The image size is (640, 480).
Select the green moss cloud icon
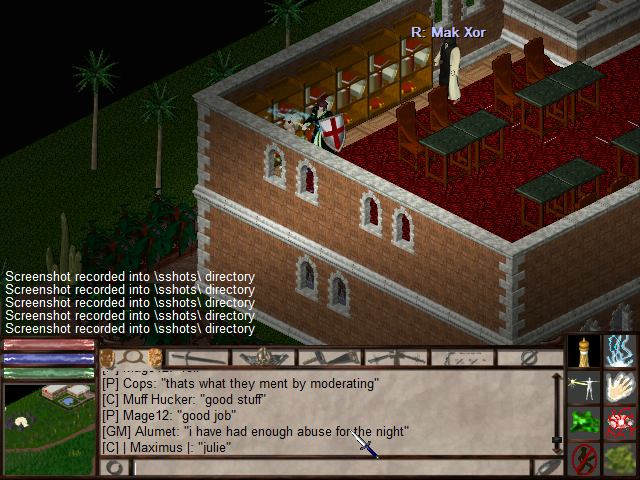(x=621, y=459)
